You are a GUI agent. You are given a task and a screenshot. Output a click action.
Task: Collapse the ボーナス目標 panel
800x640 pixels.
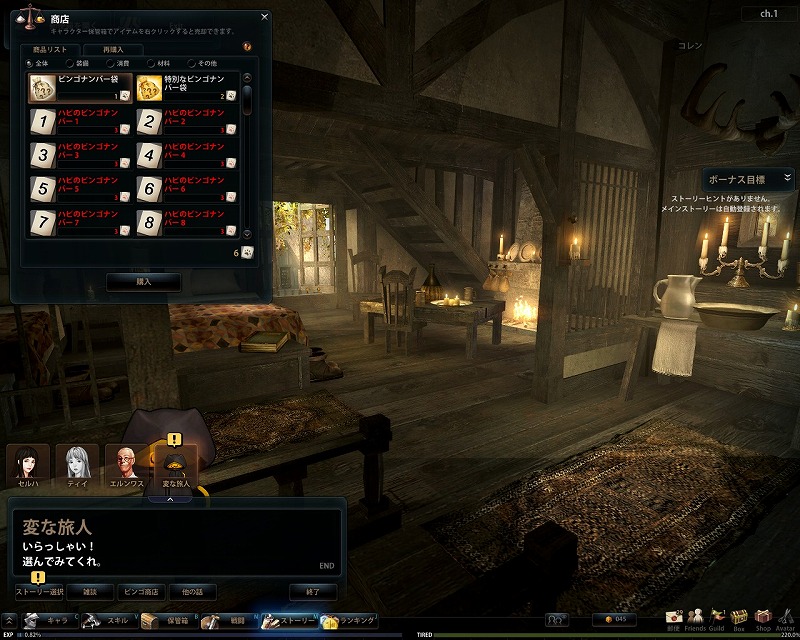[x=787, y=178]
